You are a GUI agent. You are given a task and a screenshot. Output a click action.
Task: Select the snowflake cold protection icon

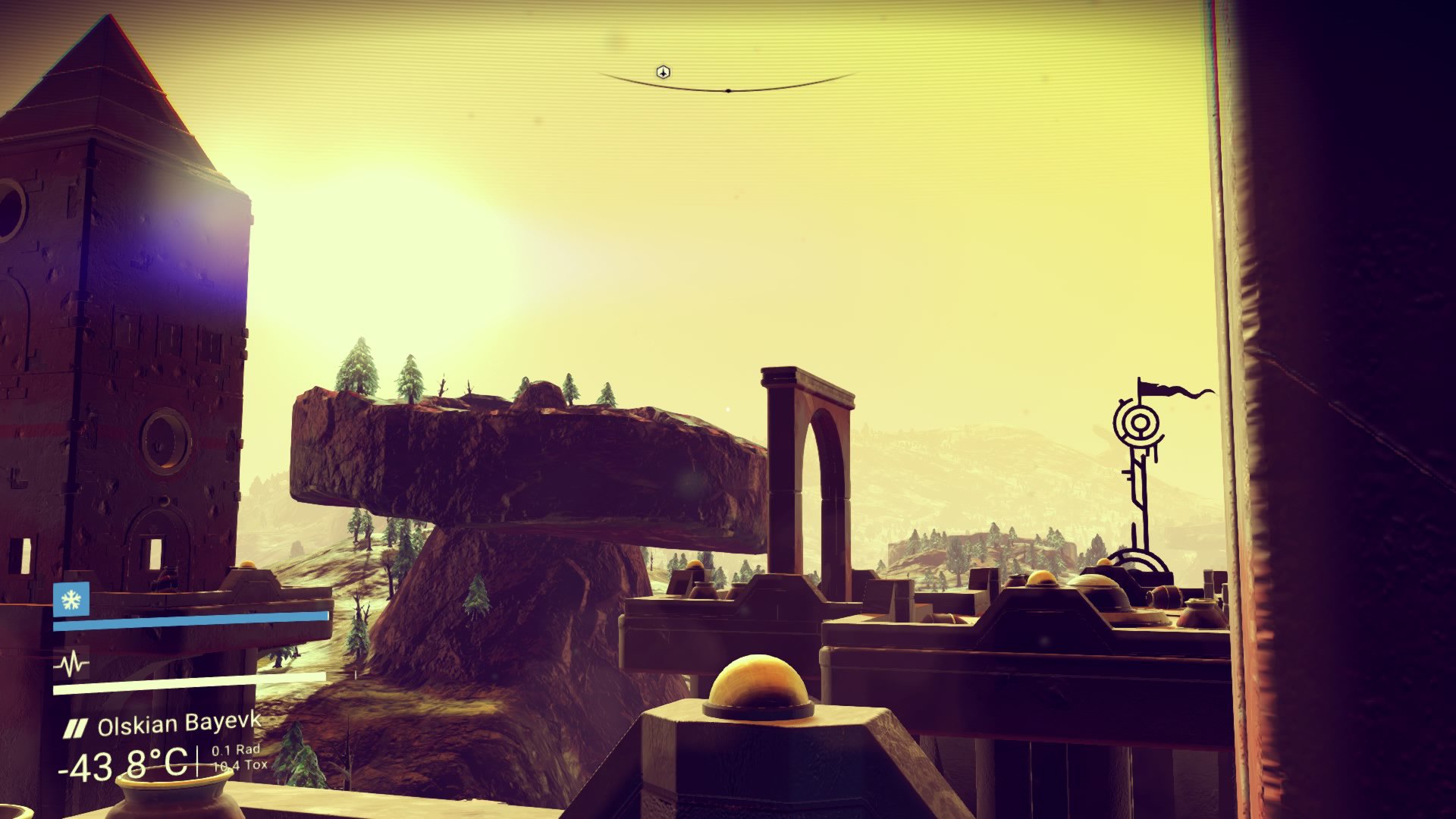(x=71, y=600)
